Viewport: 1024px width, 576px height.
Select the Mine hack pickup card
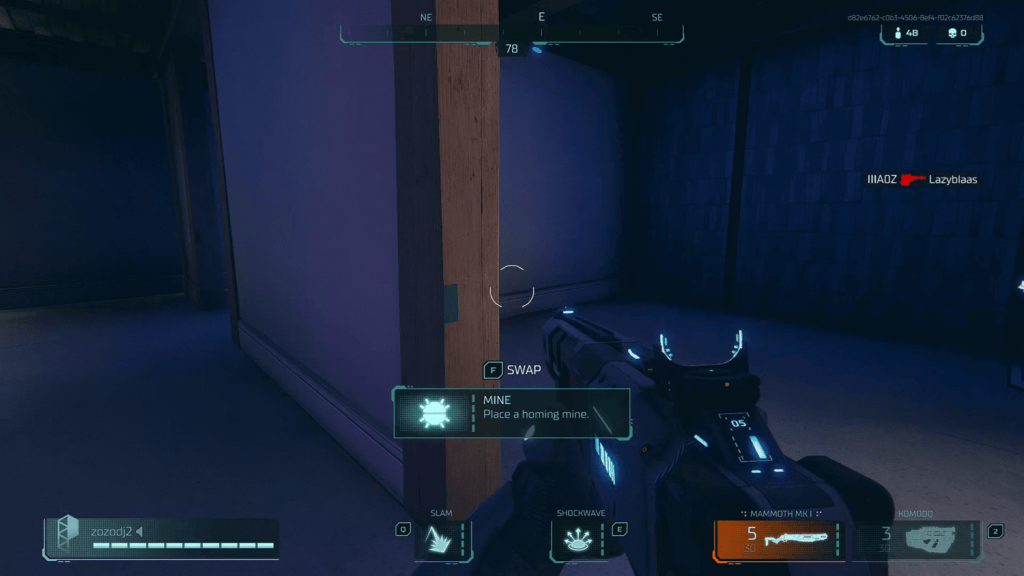512,413
